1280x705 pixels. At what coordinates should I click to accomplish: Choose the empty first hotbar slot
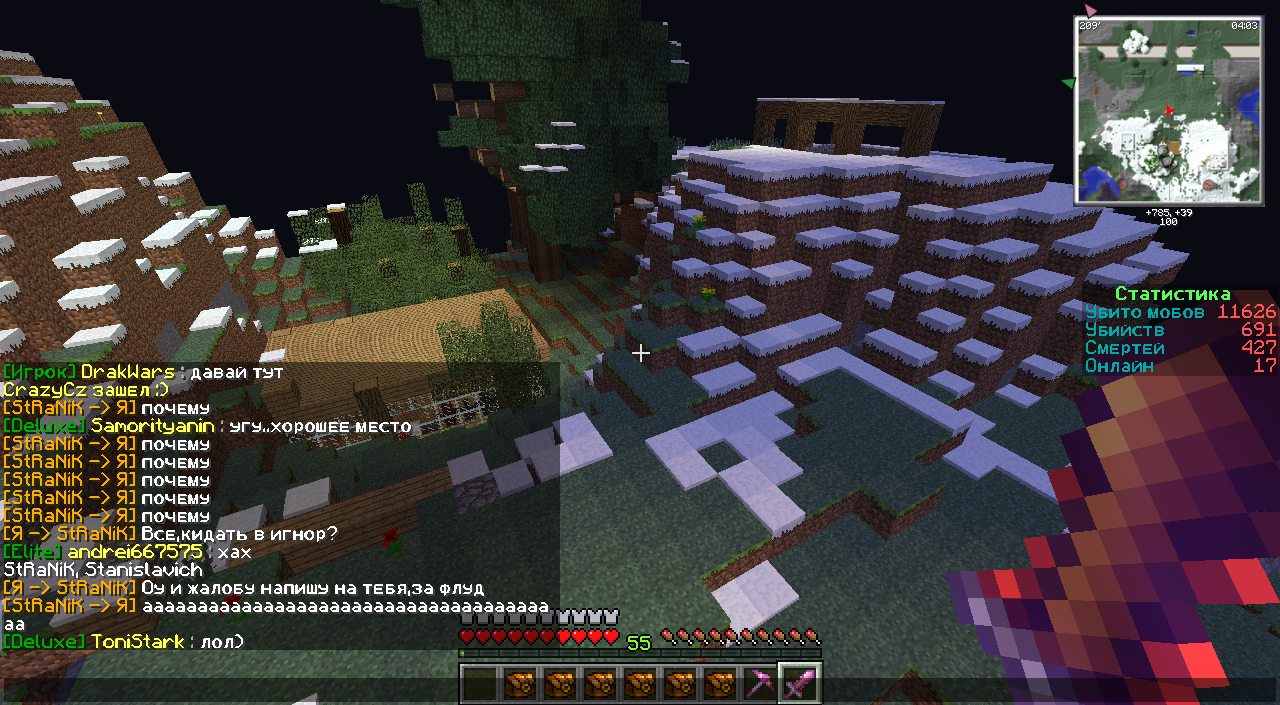(479, 685)
